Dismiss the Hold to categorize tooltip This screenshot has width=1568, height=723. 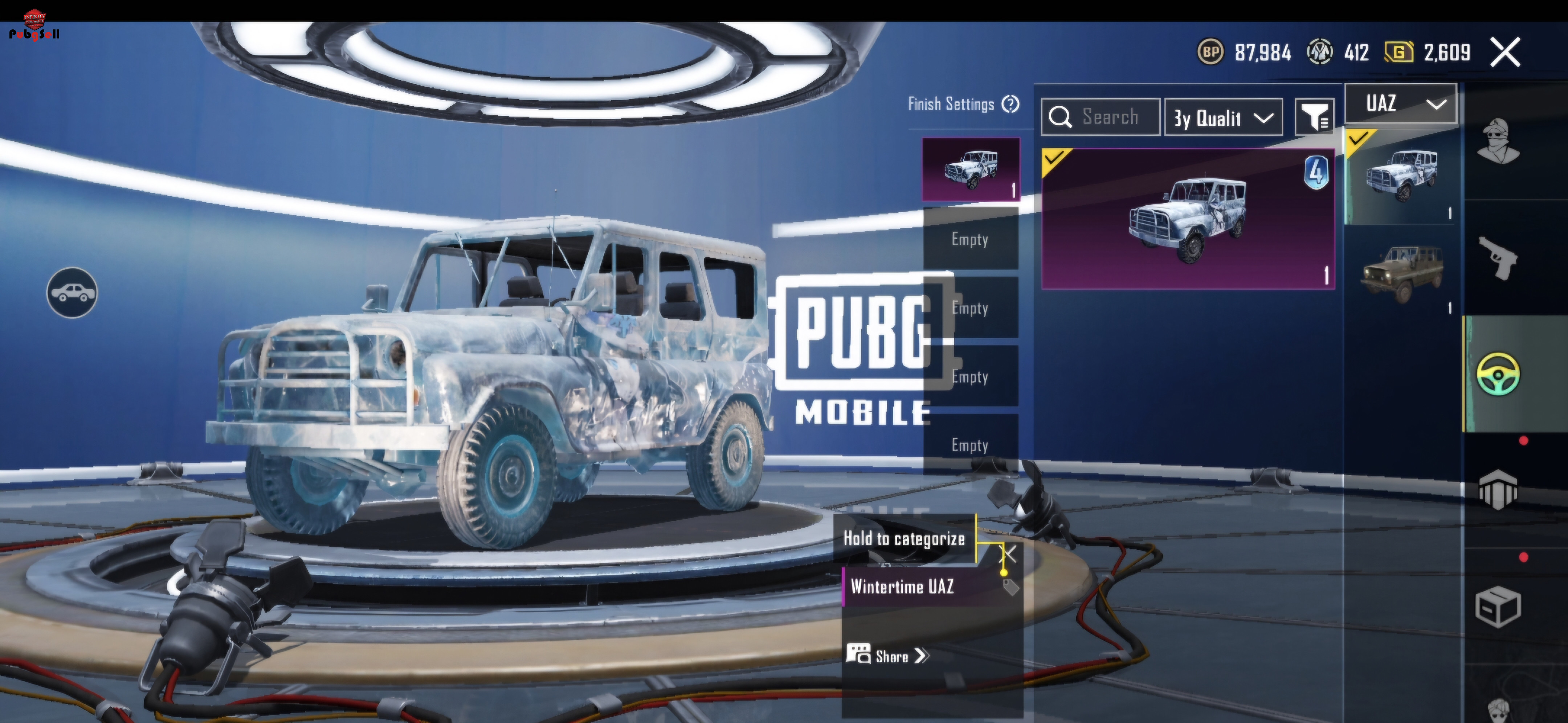[1009, 553]
